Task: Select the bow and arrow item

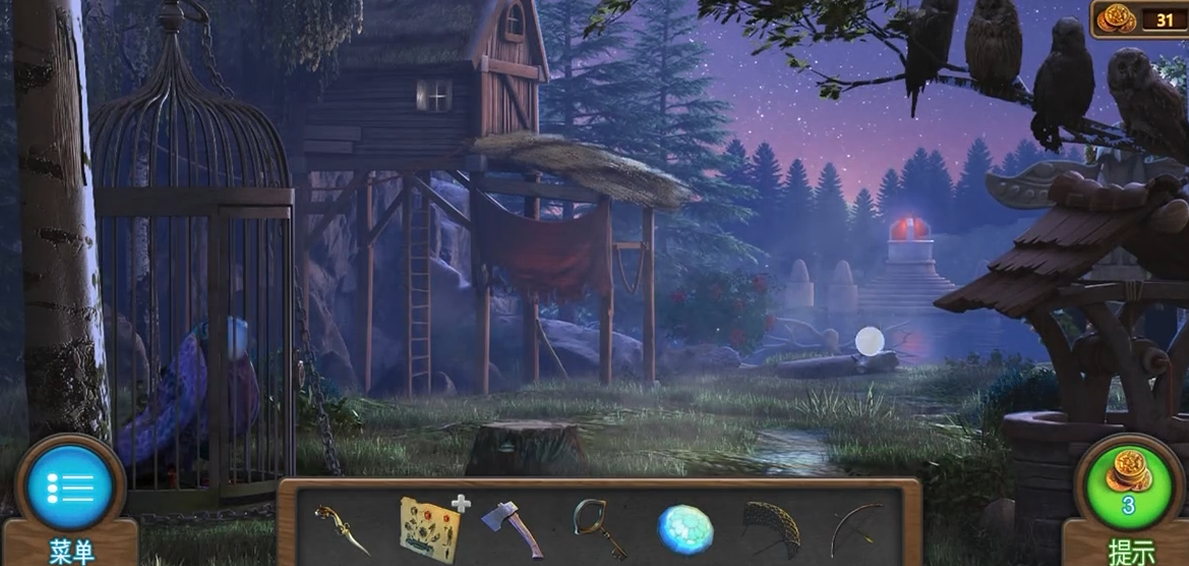Action: coord(856,528)
